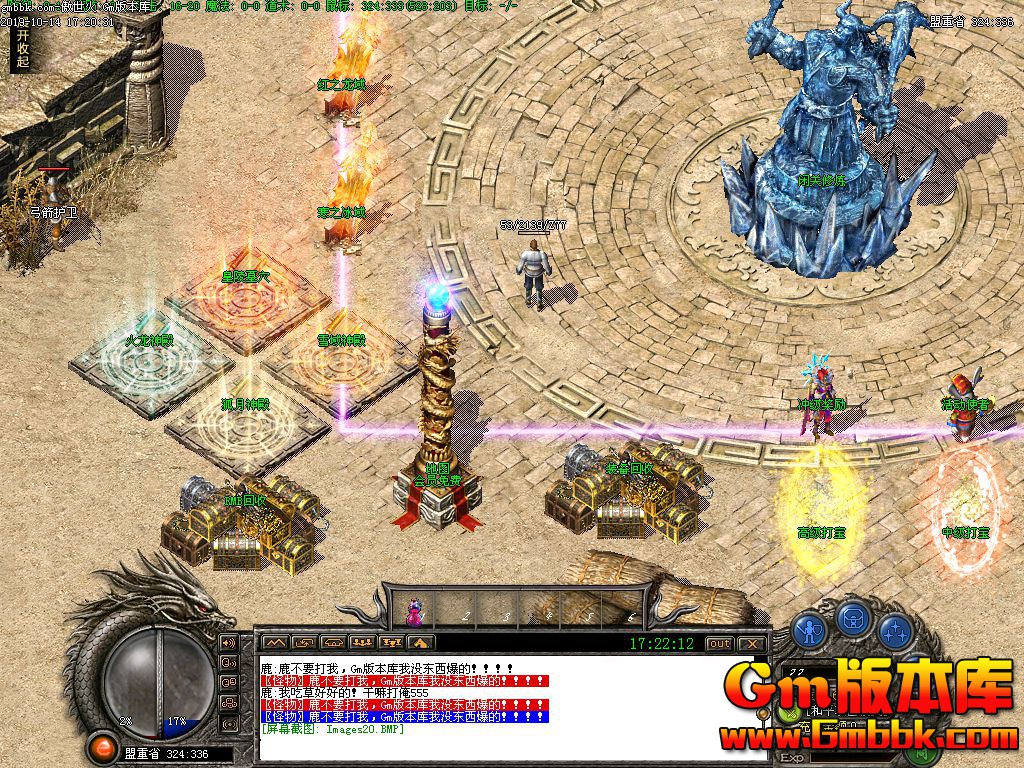The height and width of the screenshot is (768, 1024).
Task: Open the bag via the treasure chest button
Action: tap(851, 619)
